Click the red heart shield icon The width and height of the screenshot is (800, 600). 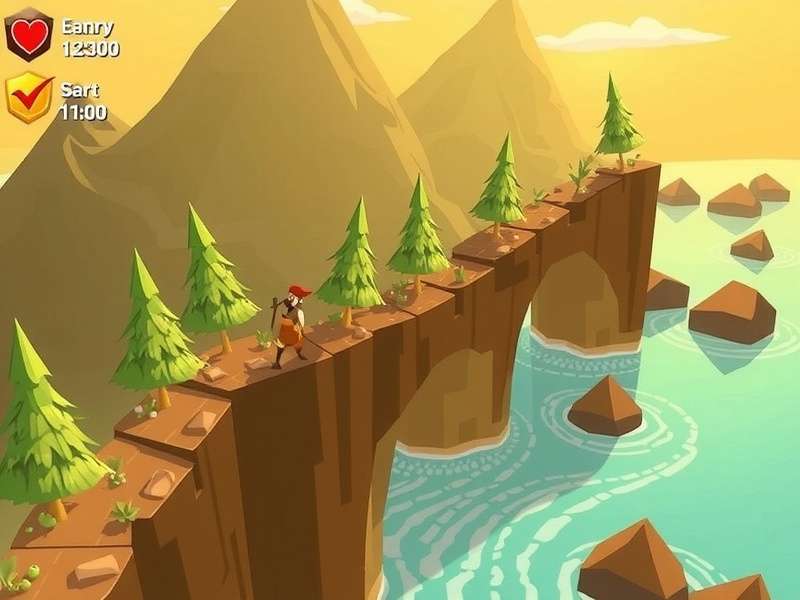28,35
